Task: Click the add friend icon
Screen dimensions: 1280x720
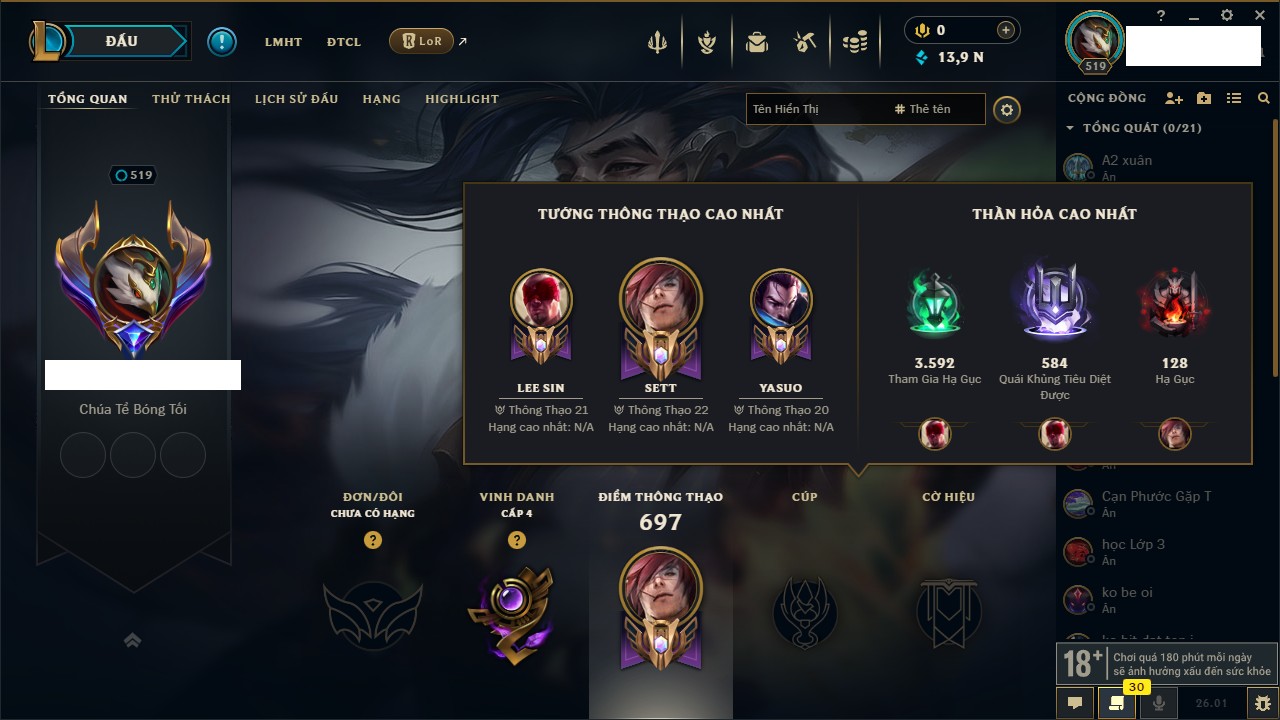Action: [1174, 98]
